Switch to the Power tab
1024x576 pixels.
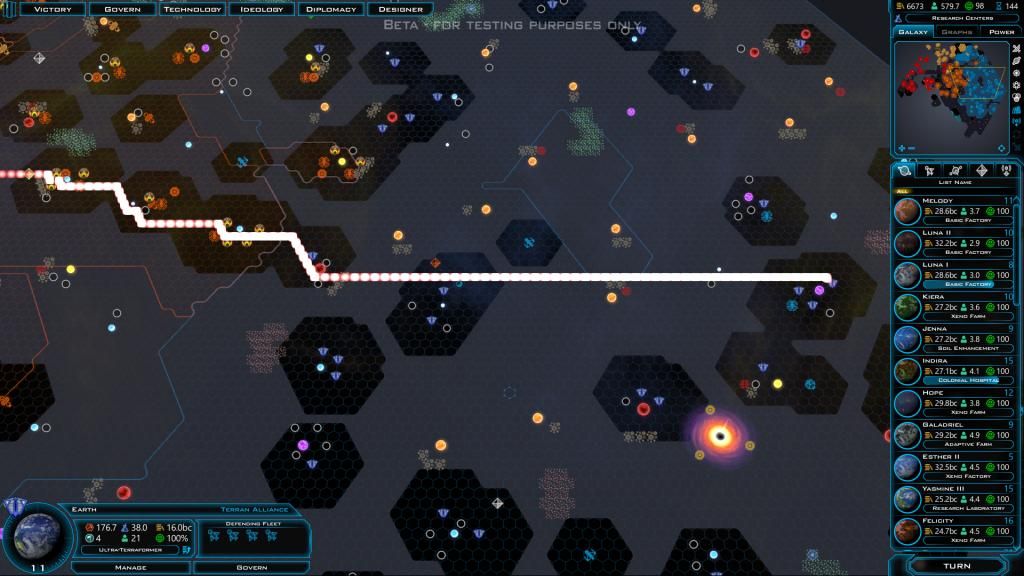pos(1001,32)
